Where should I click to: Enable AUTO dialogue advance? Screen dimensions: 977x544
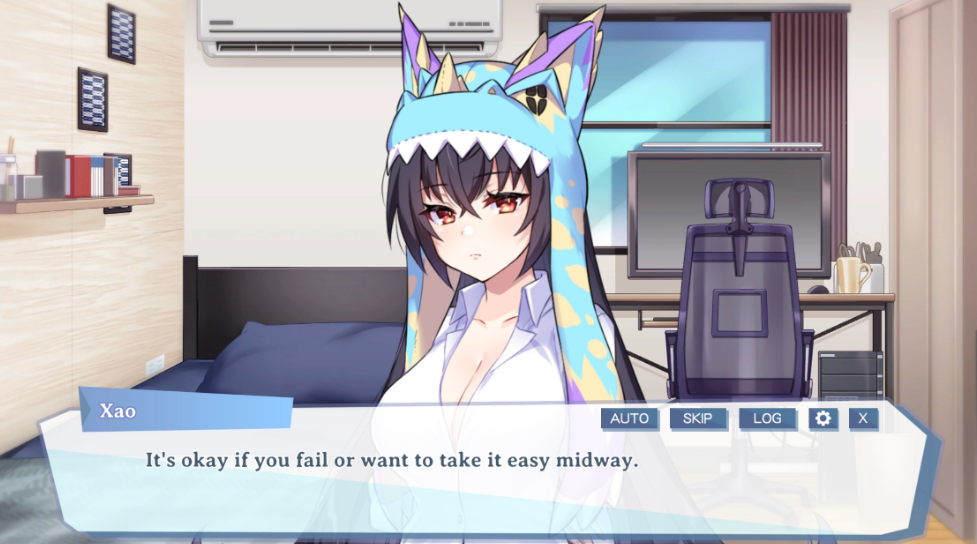[x=629, y=418]
